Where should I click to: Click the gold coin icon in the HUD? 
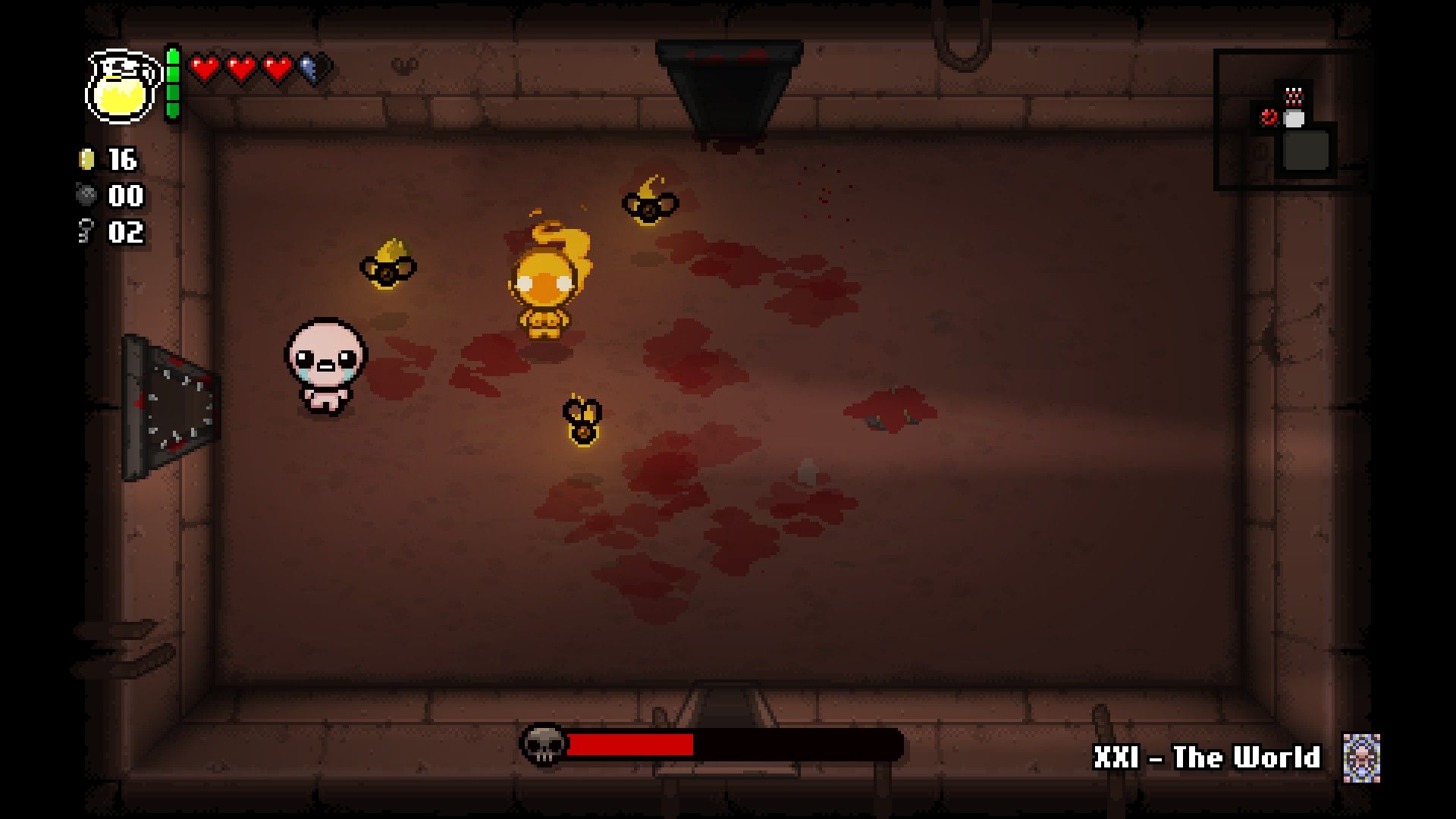pos(87,159)
